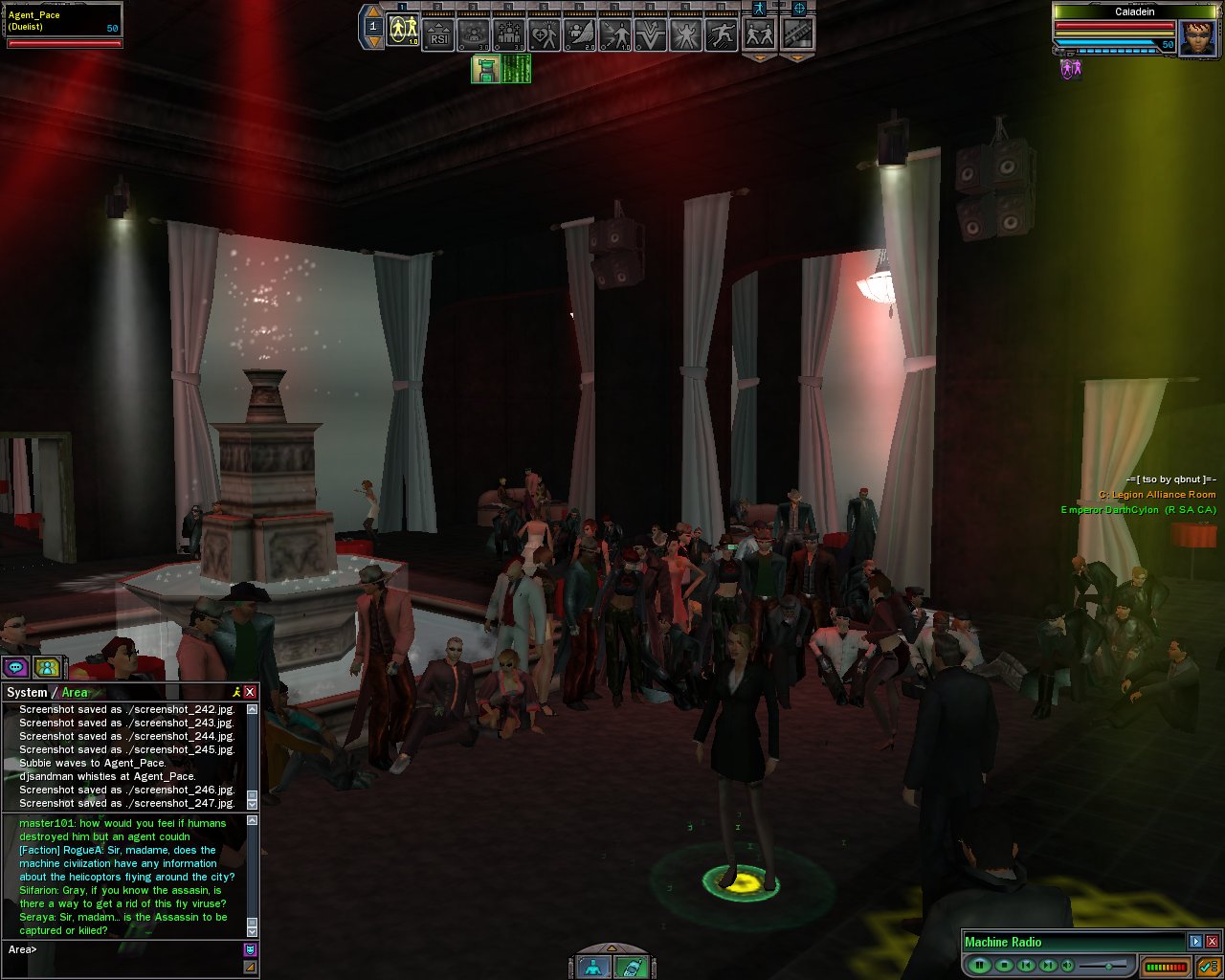Viewport: 1225px width, 980px height.
Task: Select the first hotbar slot with yellow figures
Action: (x=403, y=34)
